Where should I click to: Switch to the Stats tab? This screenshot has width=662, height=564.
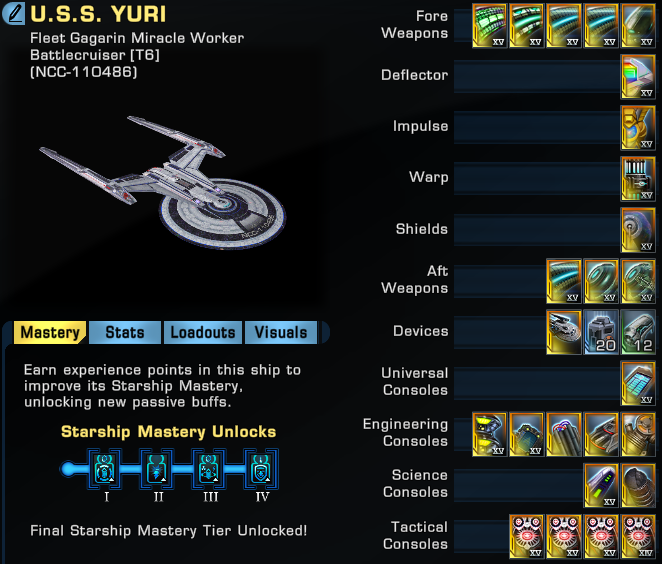(124, 332)
